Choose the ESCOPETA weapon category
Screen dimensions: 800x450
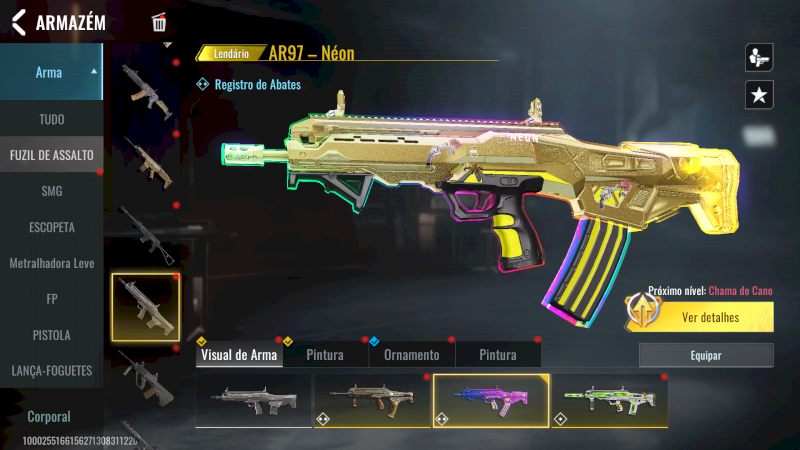tap(51, 227)
